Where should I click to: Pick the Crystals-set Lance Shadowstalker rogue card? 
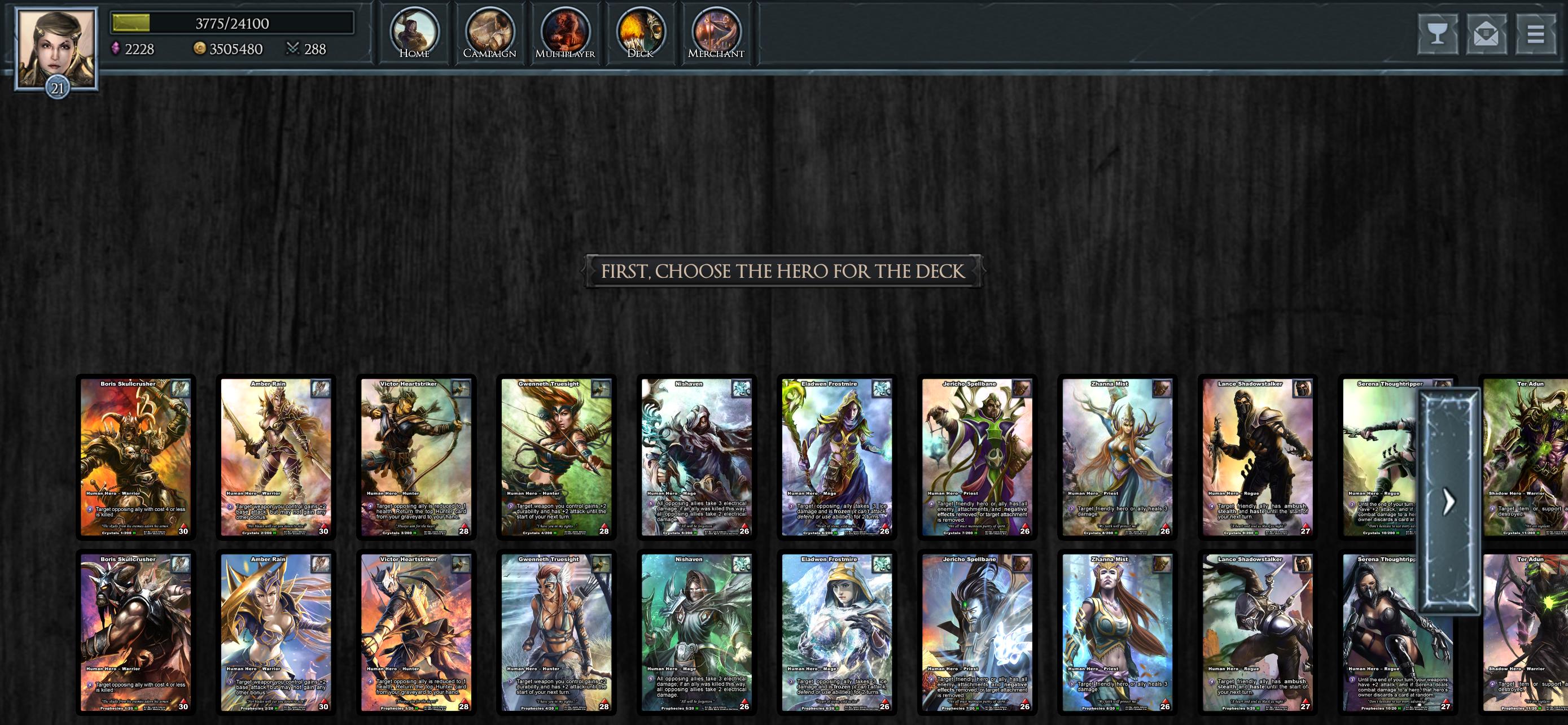click(x=1258, y=457)
